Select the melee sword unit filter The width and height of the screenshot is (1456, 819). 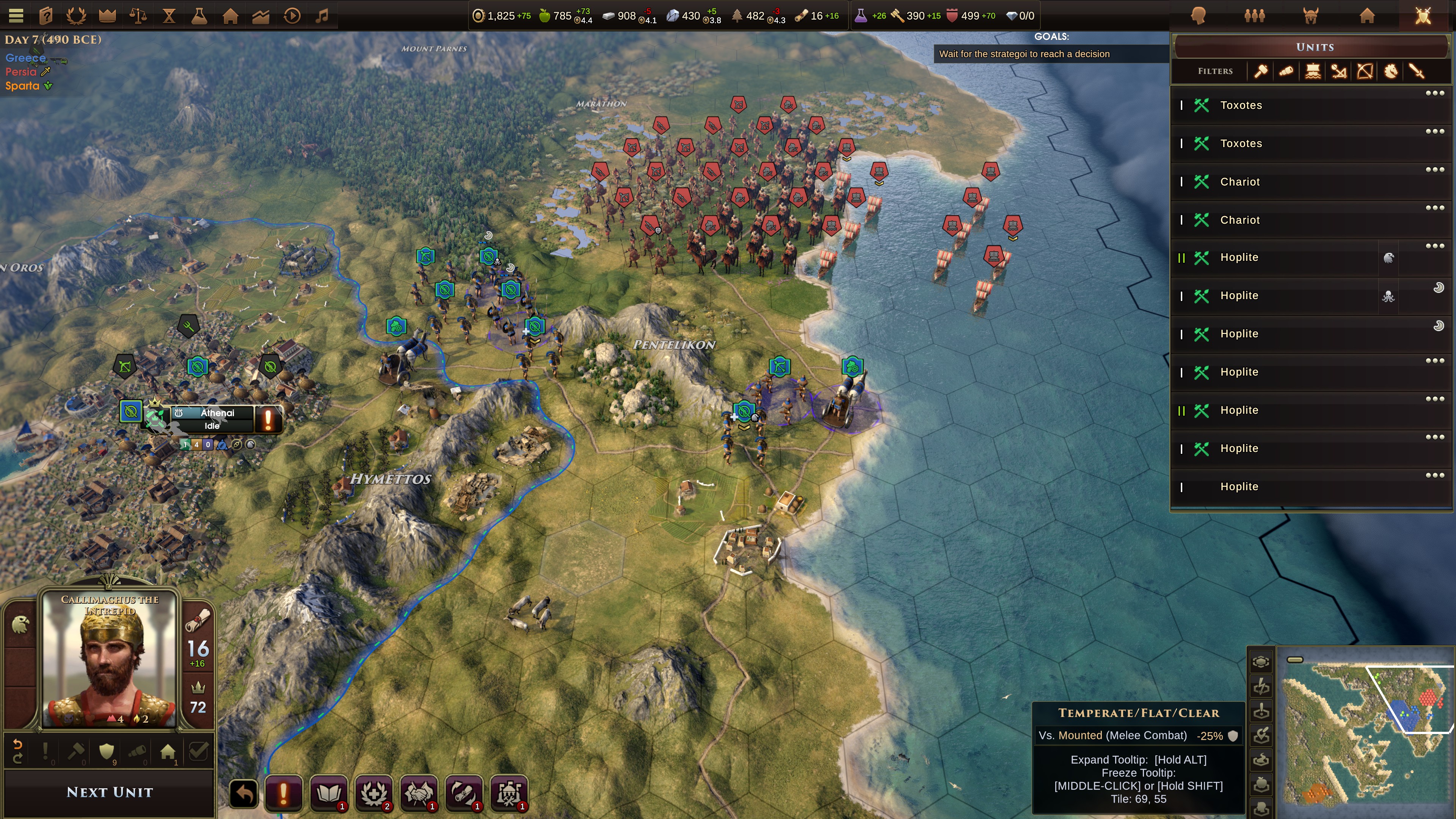pyautogui.click(x=1417, y=71)
